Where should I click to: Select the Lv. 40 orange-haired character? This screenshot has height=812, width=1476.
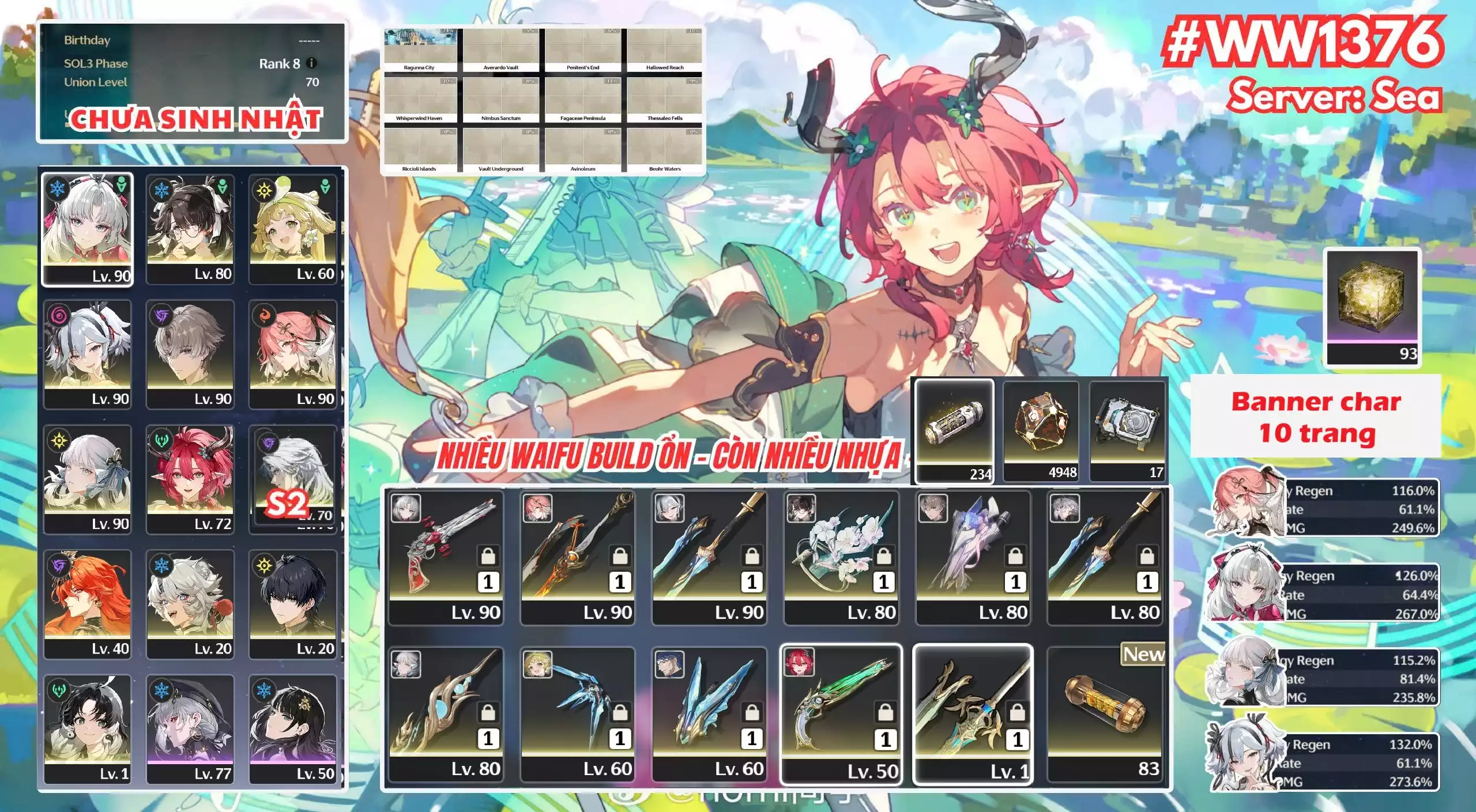pyautogui.click(x=88, y=603)
